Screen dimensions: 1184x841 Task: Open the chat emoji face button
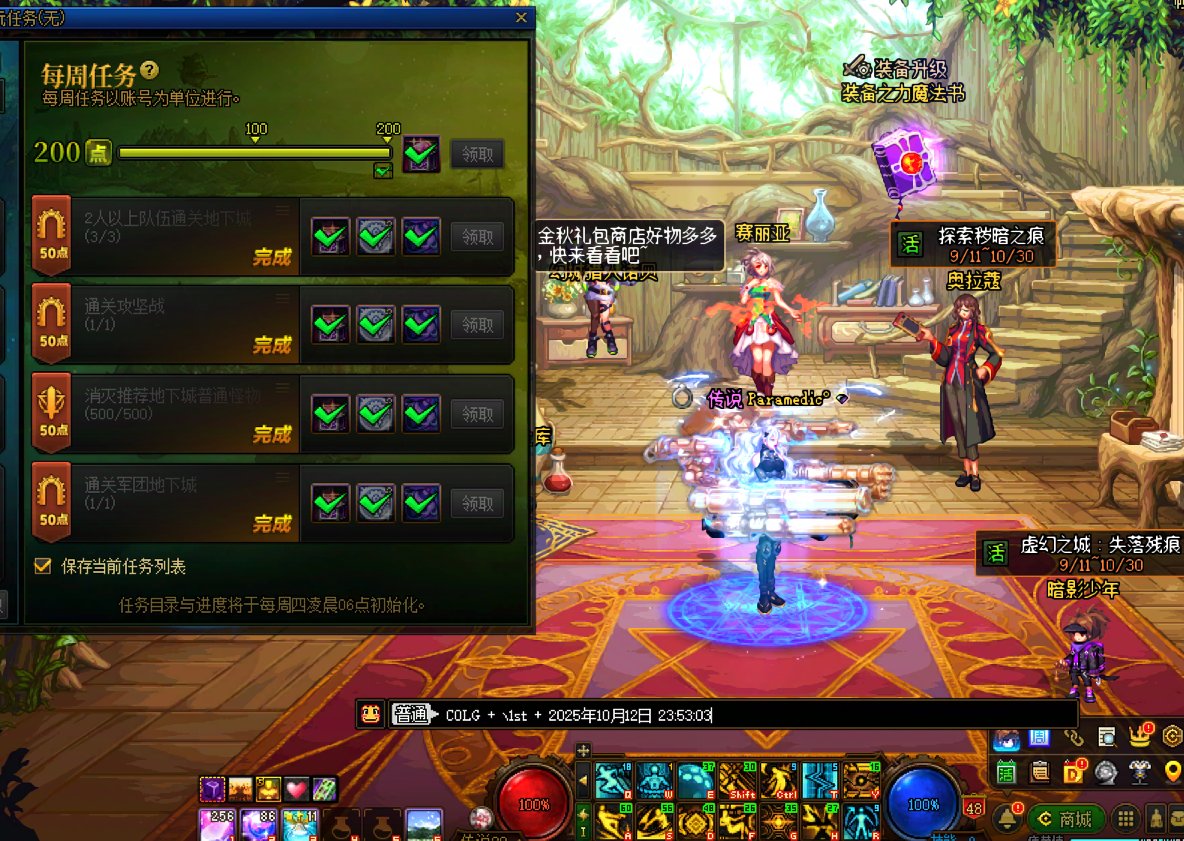(370, 714)
